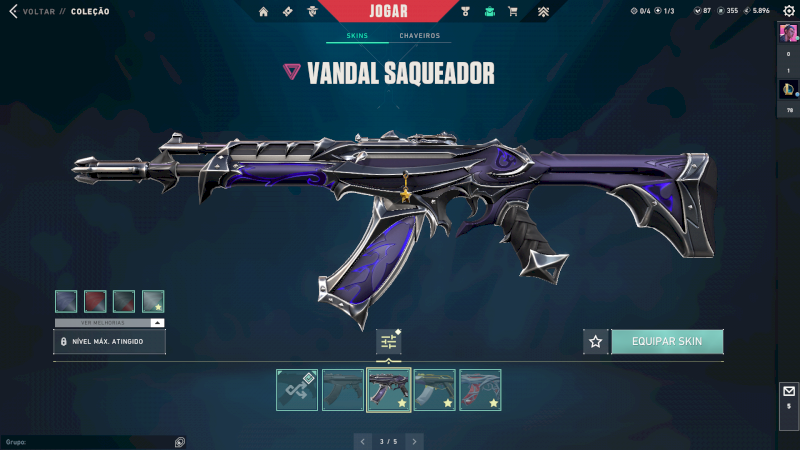Open the store cart icon
Image resolution: width=800 pixels, height=450 pixels.
coord(513,12)
